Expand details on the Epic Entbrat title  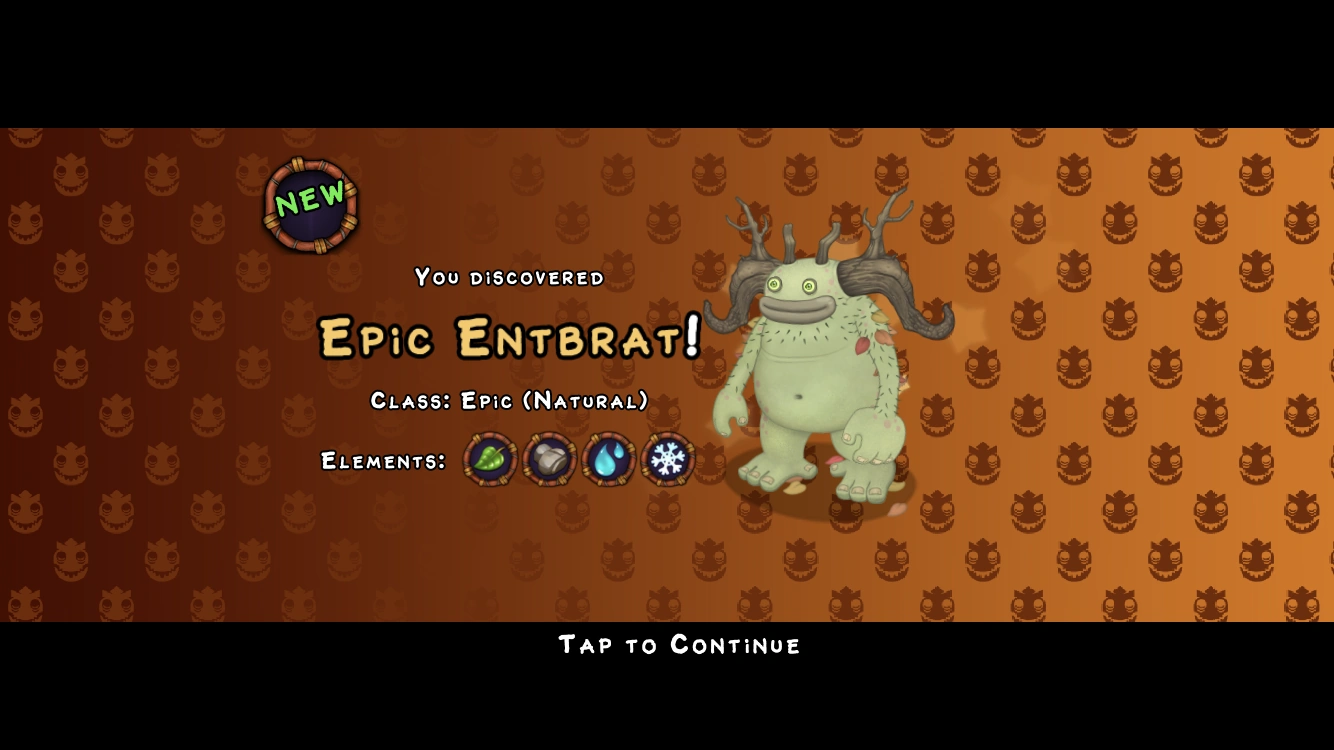click(x=508, y=338)
